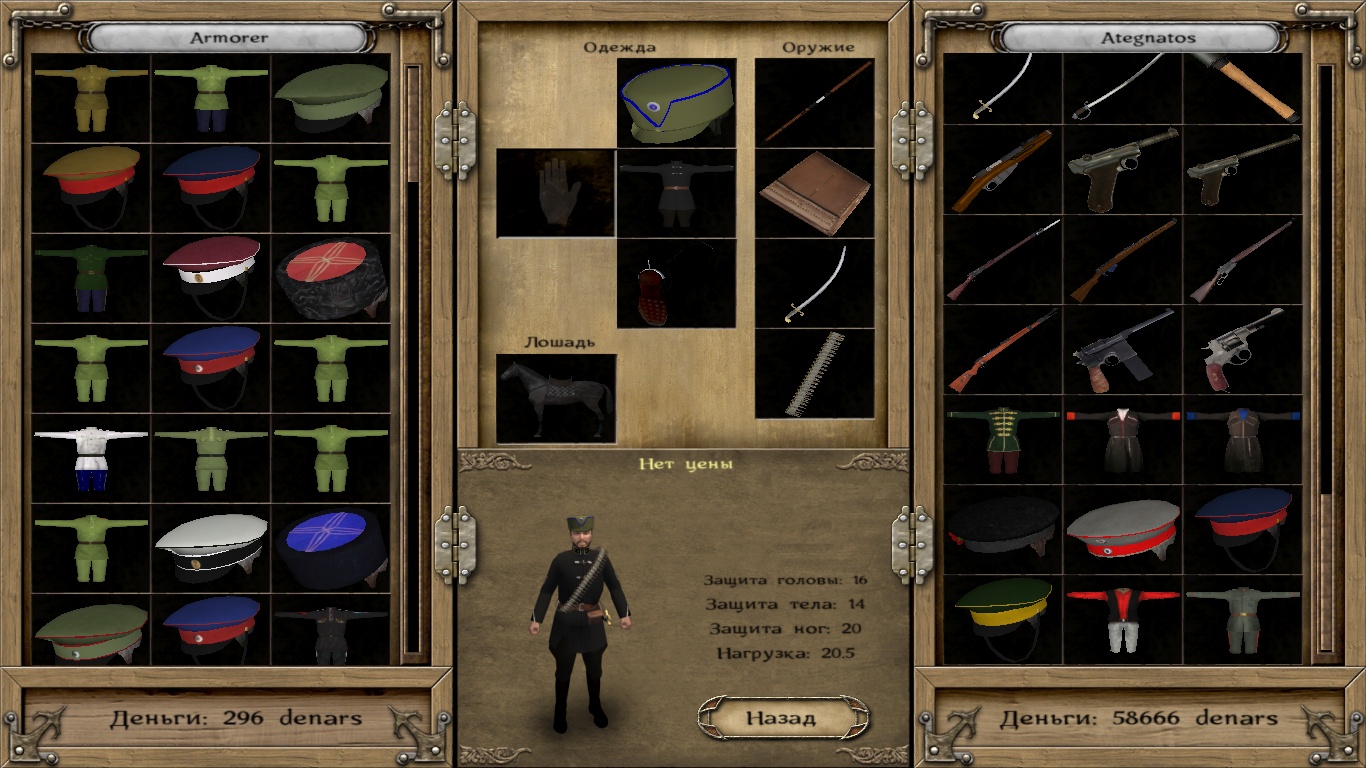Click the Armorer inventory scrollbar
Viewport: 1366px width, 768px height.
point(413,360)
